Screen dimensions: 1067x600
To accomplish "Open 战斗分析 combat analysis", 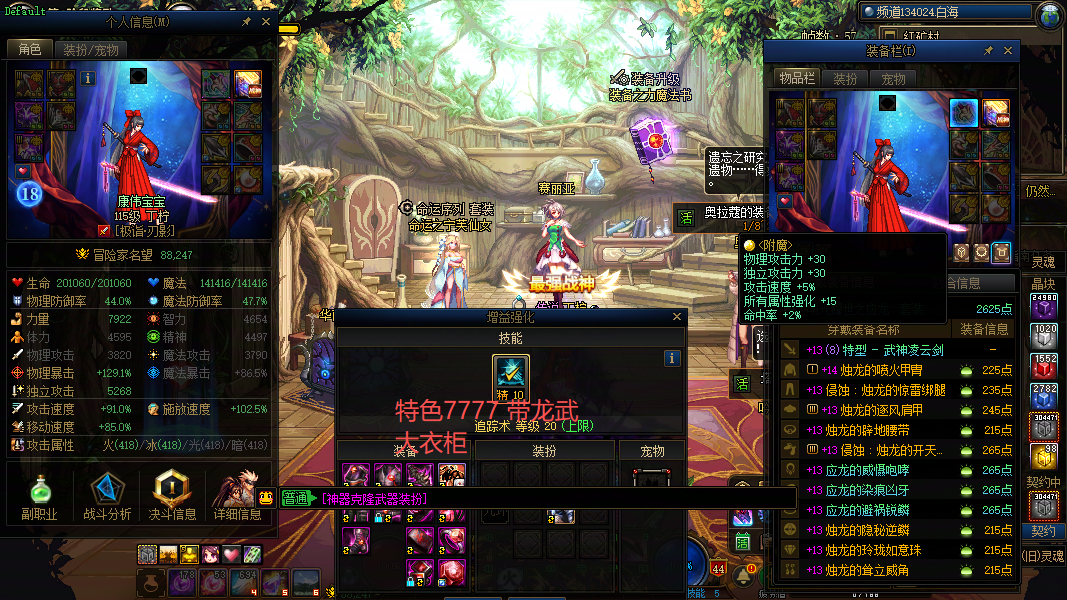I will pyautogui.click(x=107, y=497).
